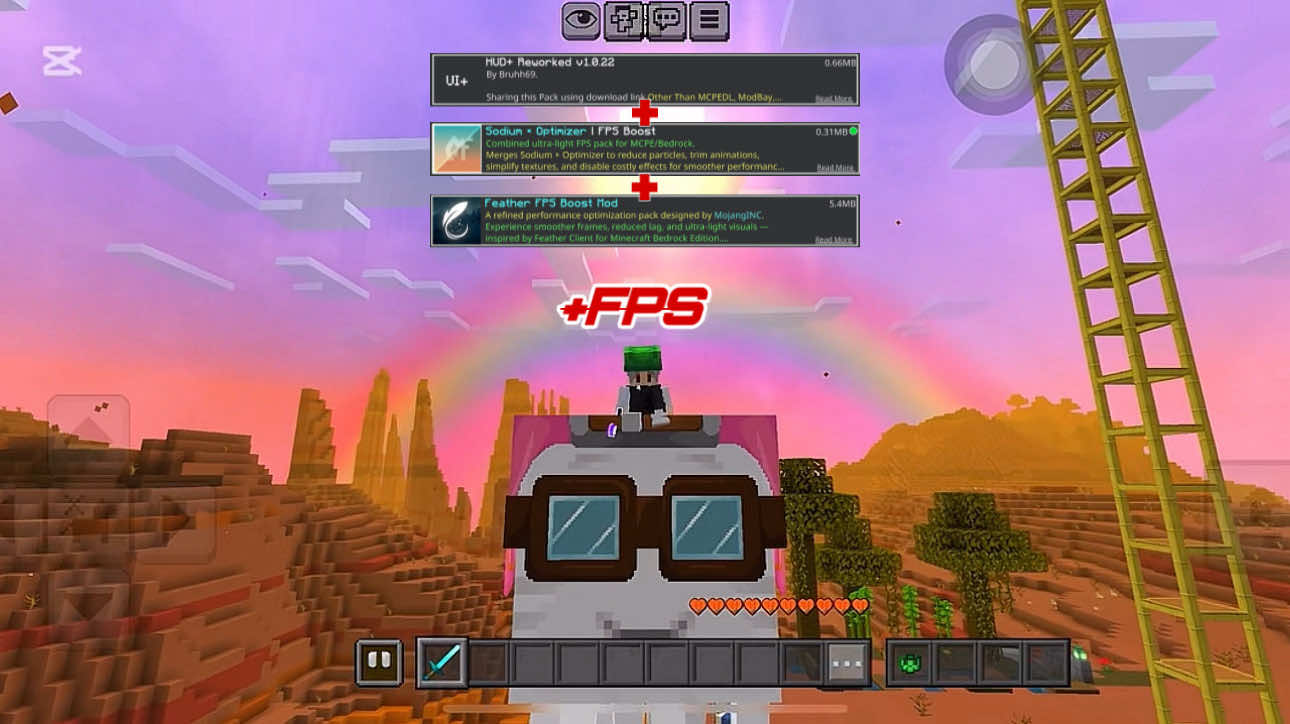Click the UI+ pack icon
Viewport: 1290px width, 724px height.
point(456,80)
